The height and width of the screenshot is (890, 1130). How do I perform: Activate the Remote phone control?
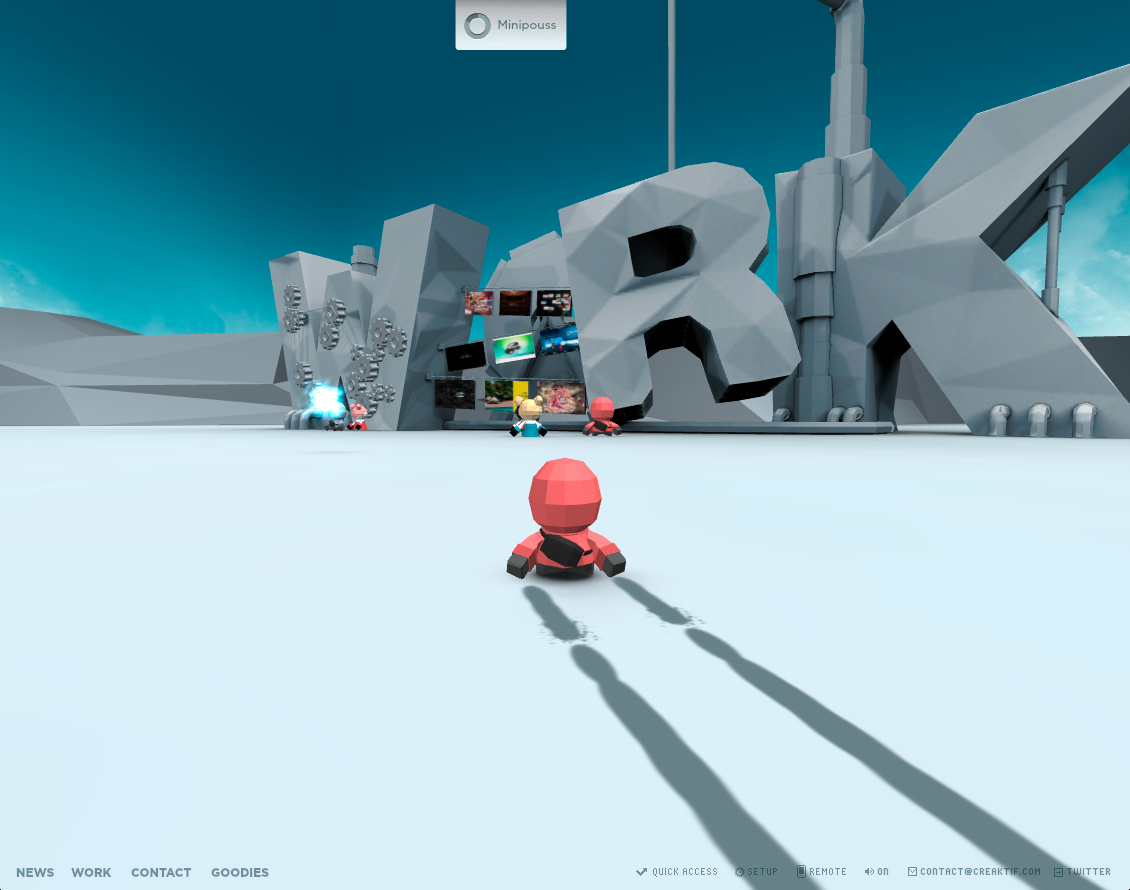822,872
